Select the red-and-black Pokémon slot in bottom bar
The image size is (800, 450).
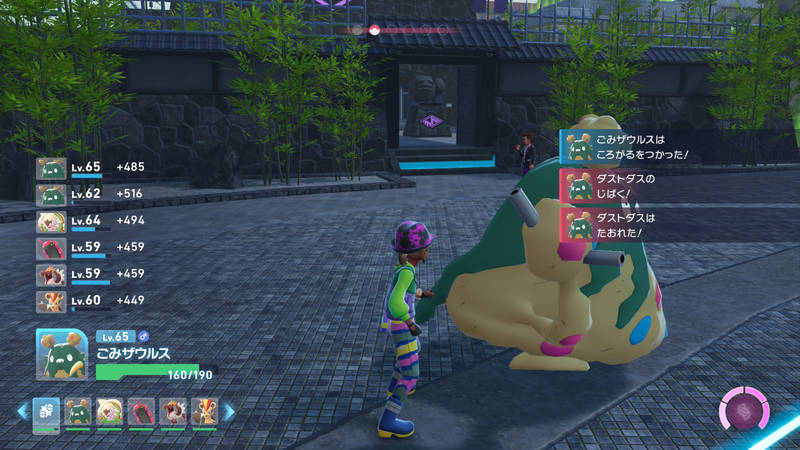coord(141,411)
